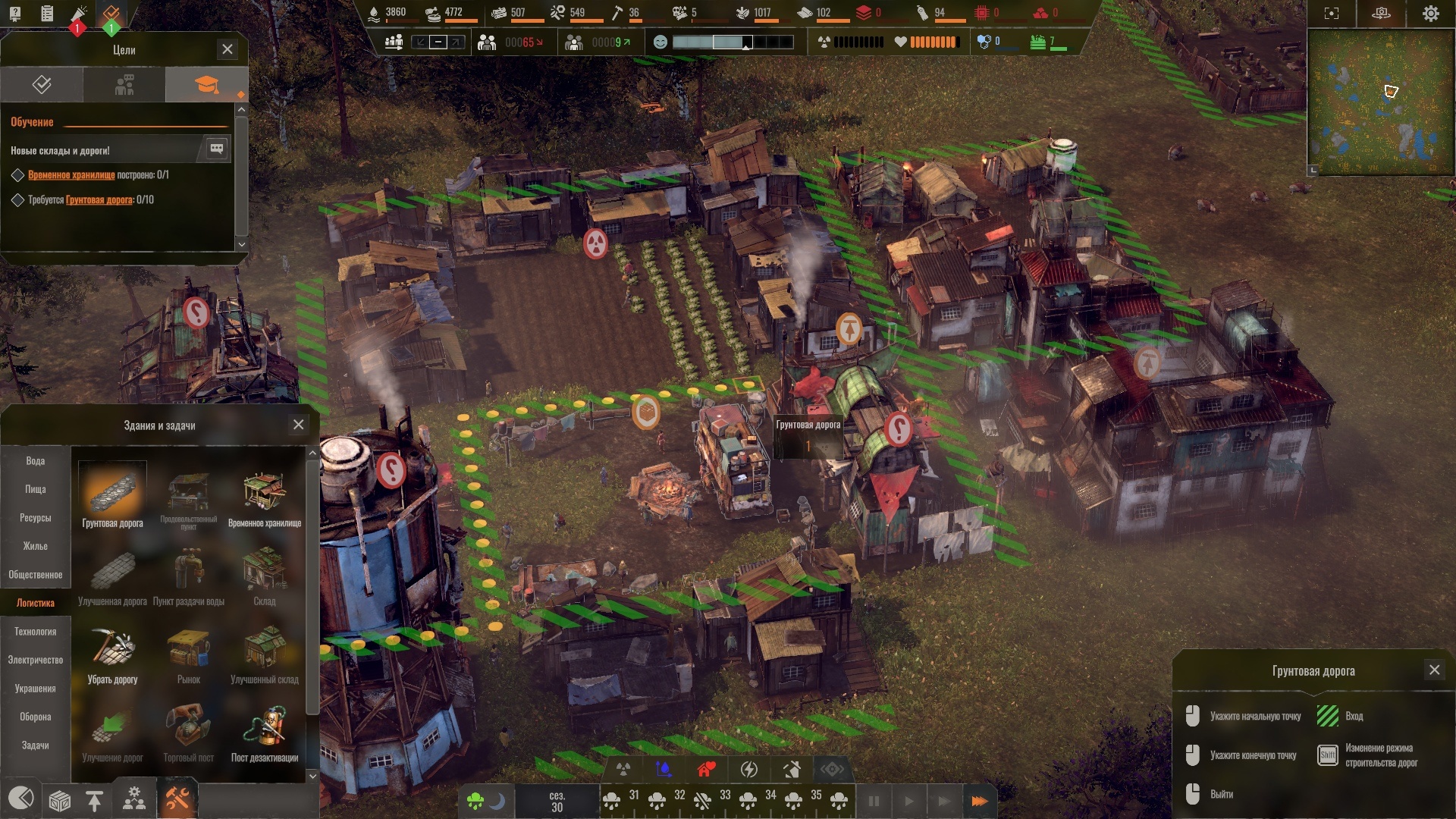Viewport: 1456px width, 819px height.
Task: Switch to the graduation cap tutorial tab
Action: pyautogui.click(x=206, y=85)
